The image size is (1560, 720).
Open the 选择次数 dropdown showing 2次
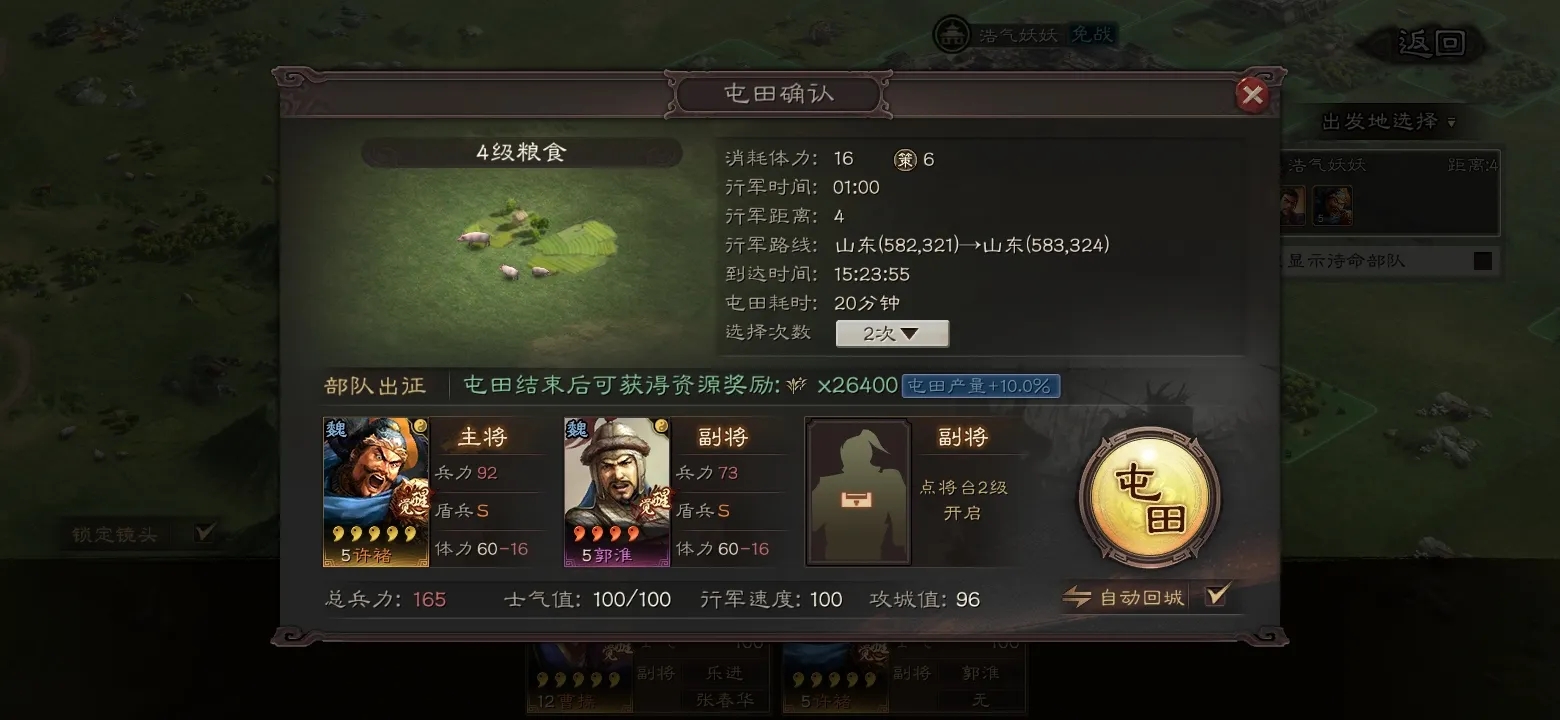[x=891, y=333]
